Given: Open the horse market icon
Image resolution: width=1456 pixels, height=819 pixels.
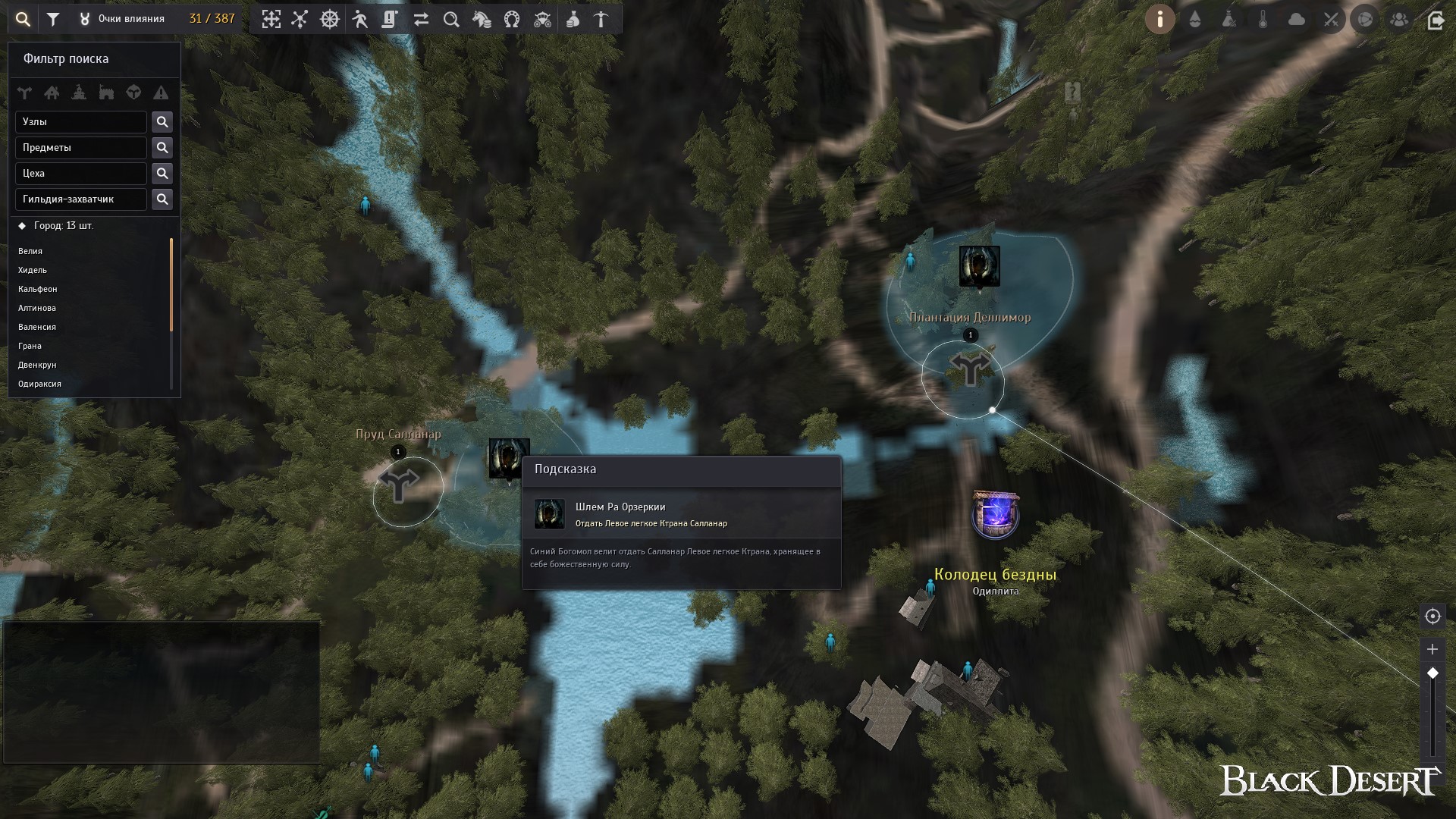Looking at the screenshot, I should 482,20.
